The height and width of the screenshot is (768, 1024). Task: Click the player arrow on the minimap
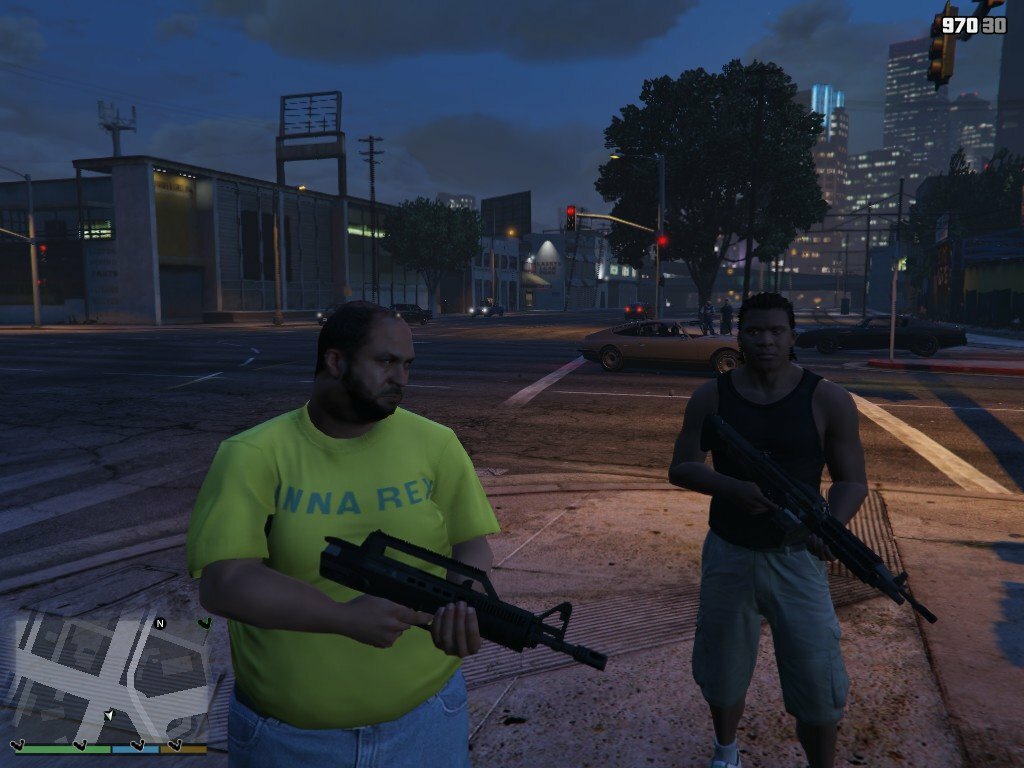coord(108,714)
